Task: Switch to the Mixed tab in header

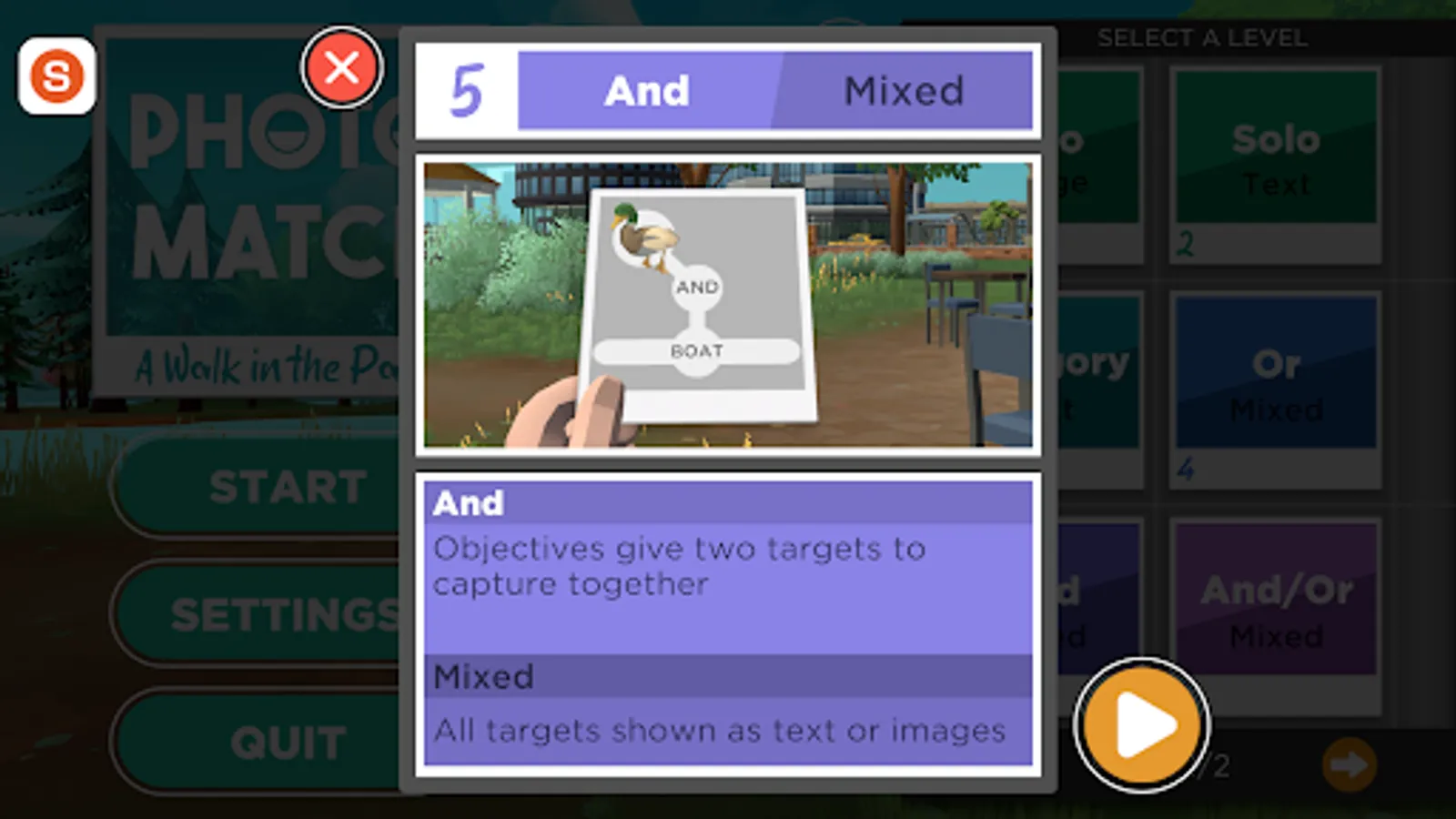Action: [x=905, y=90]
